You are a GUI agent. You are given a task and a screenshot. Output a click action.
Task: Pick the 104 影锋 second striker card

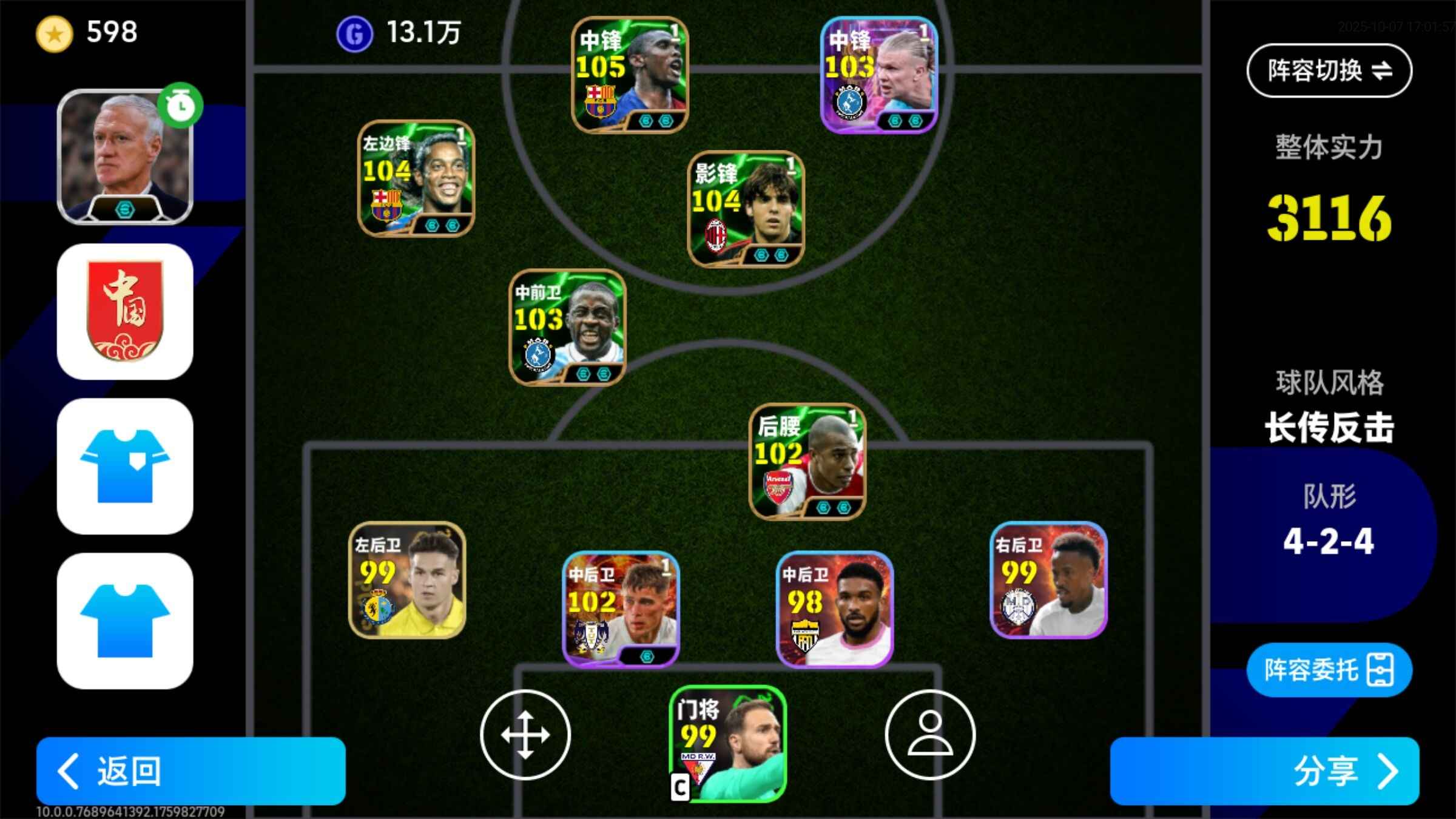(x=746, y=209)
